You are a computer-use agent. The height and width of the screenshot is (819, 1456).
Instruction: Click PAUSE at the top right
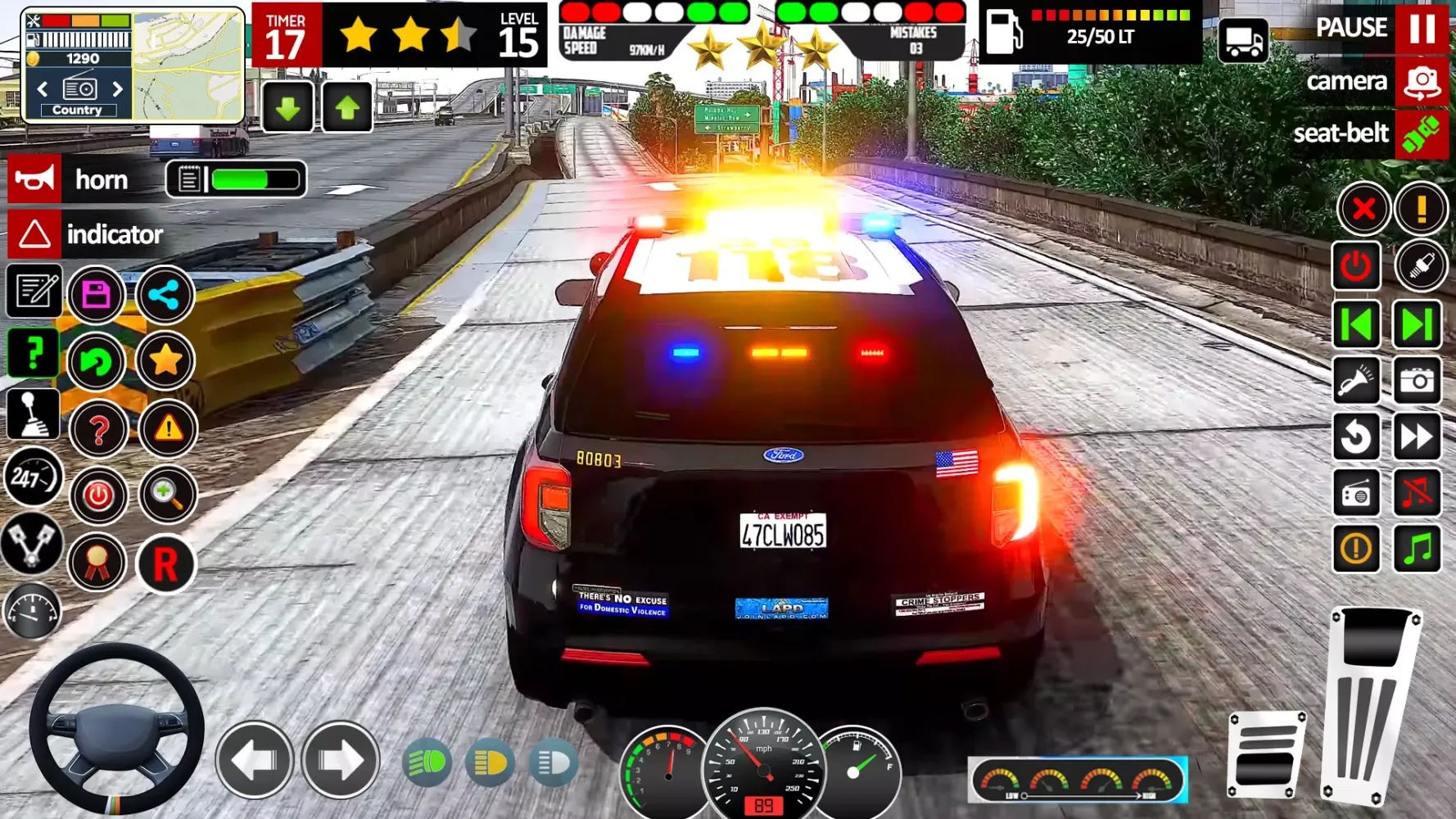[x=1352, y=27]
